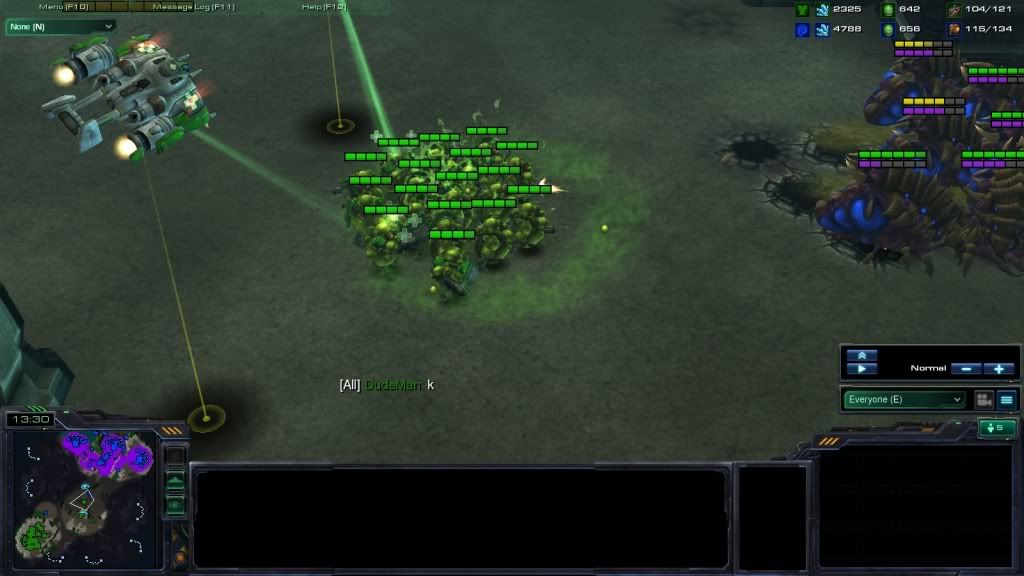The width and height of the screenshot is (1024, 576).
Task: Open the Everyone (E) vision dropdown
Action: 904,400
